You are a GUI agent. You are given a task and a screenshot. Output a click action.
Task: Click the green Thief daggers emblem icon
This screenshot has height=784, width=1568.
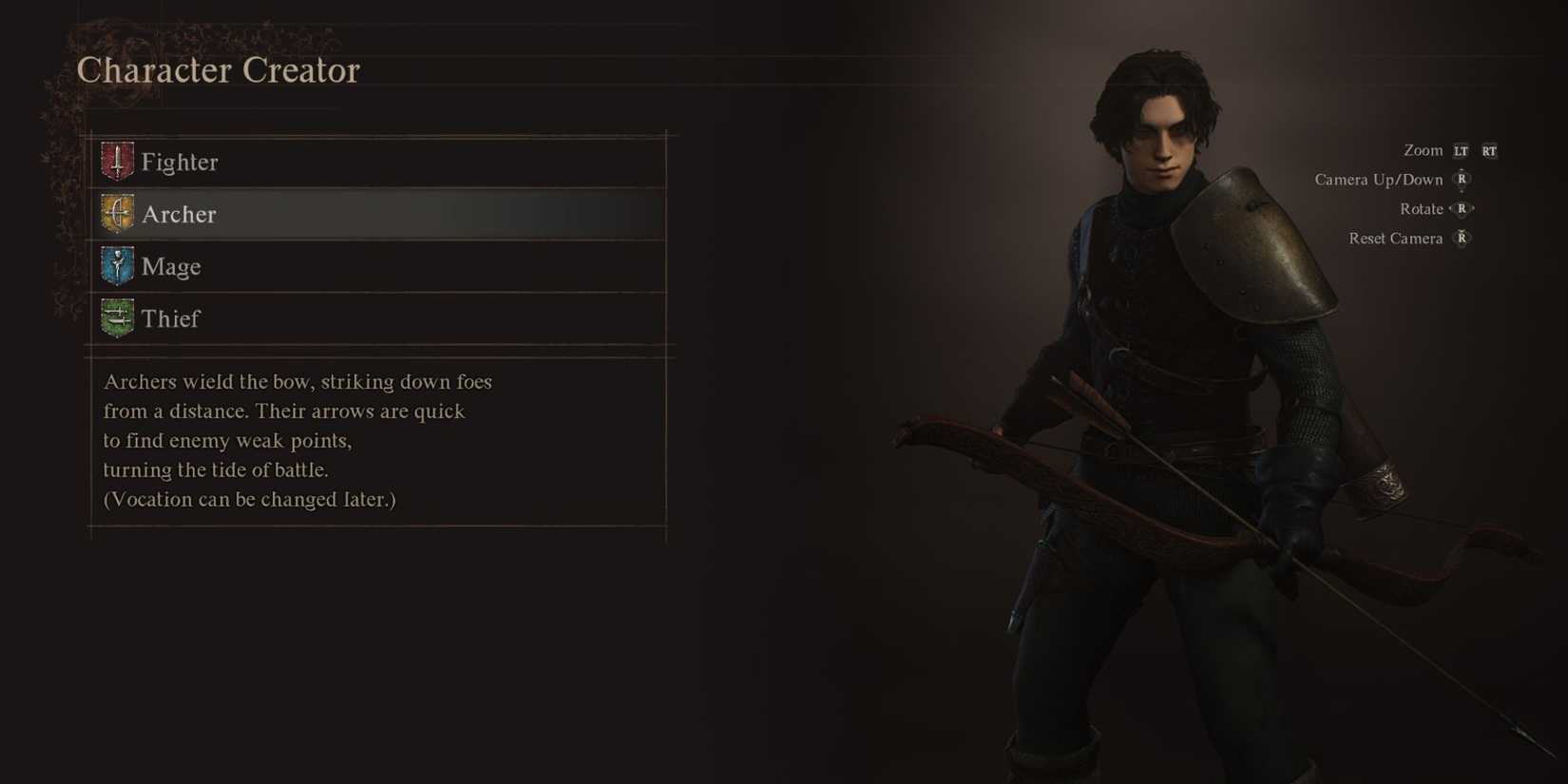116,318
